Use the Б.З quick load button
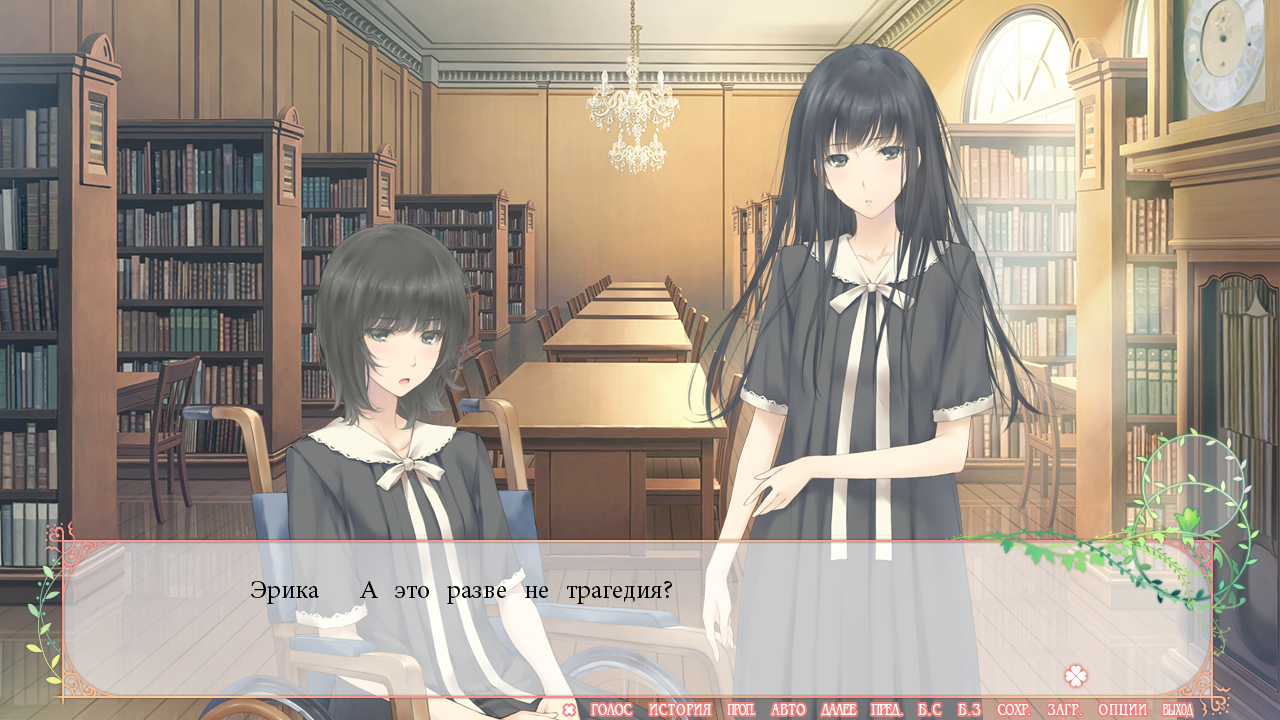The width and height of the screenshot is (1280, 720). 968,710
